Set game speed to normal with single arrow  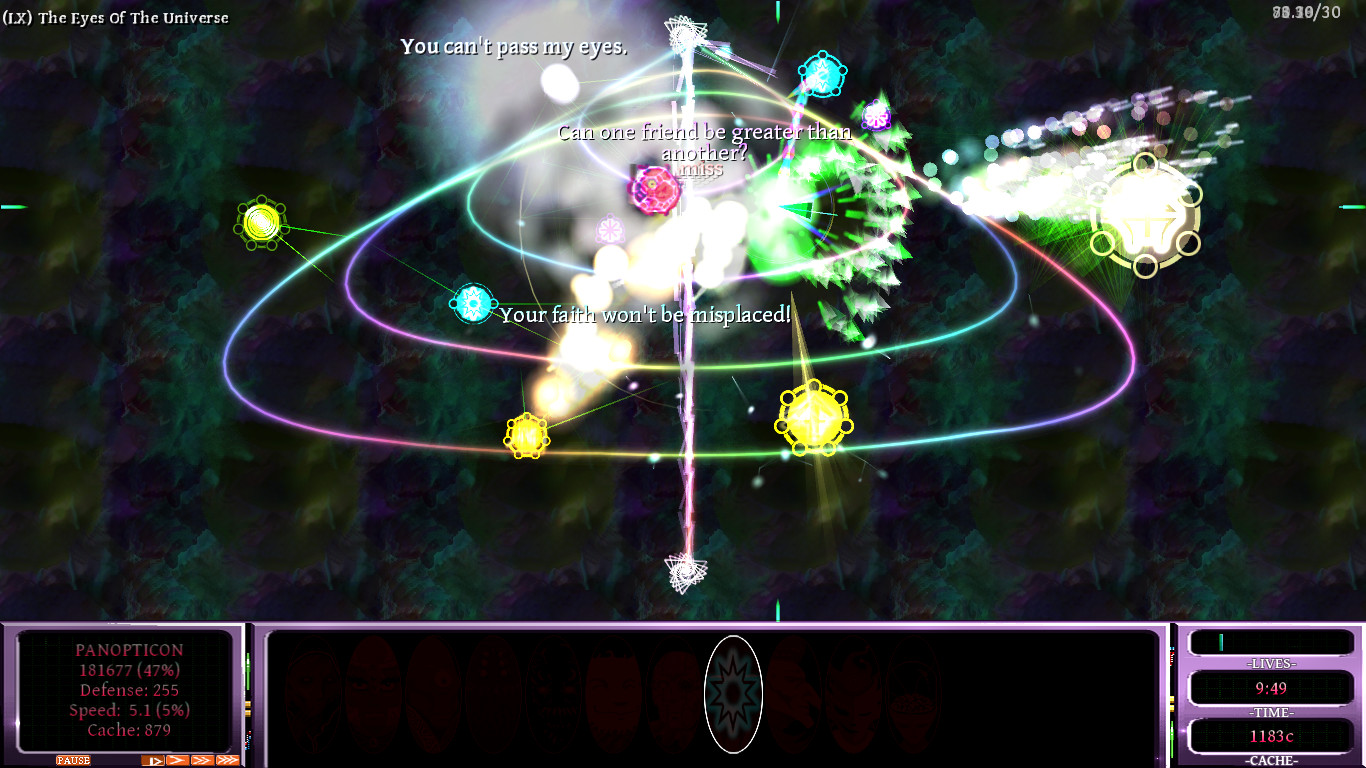[x=177, y=760]
